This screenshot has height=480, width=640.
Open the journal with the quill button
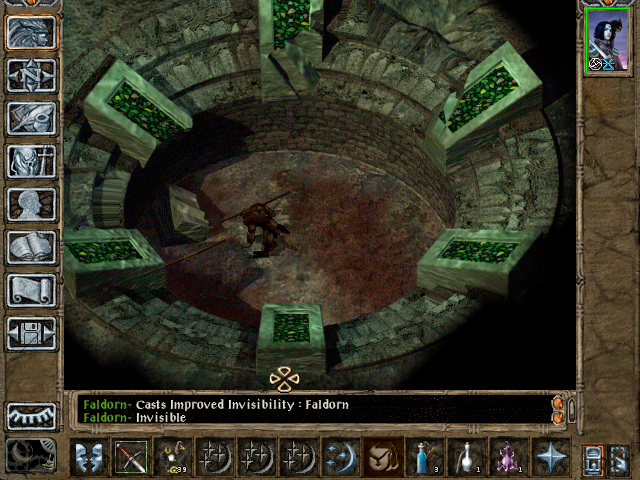pos(31,118)
